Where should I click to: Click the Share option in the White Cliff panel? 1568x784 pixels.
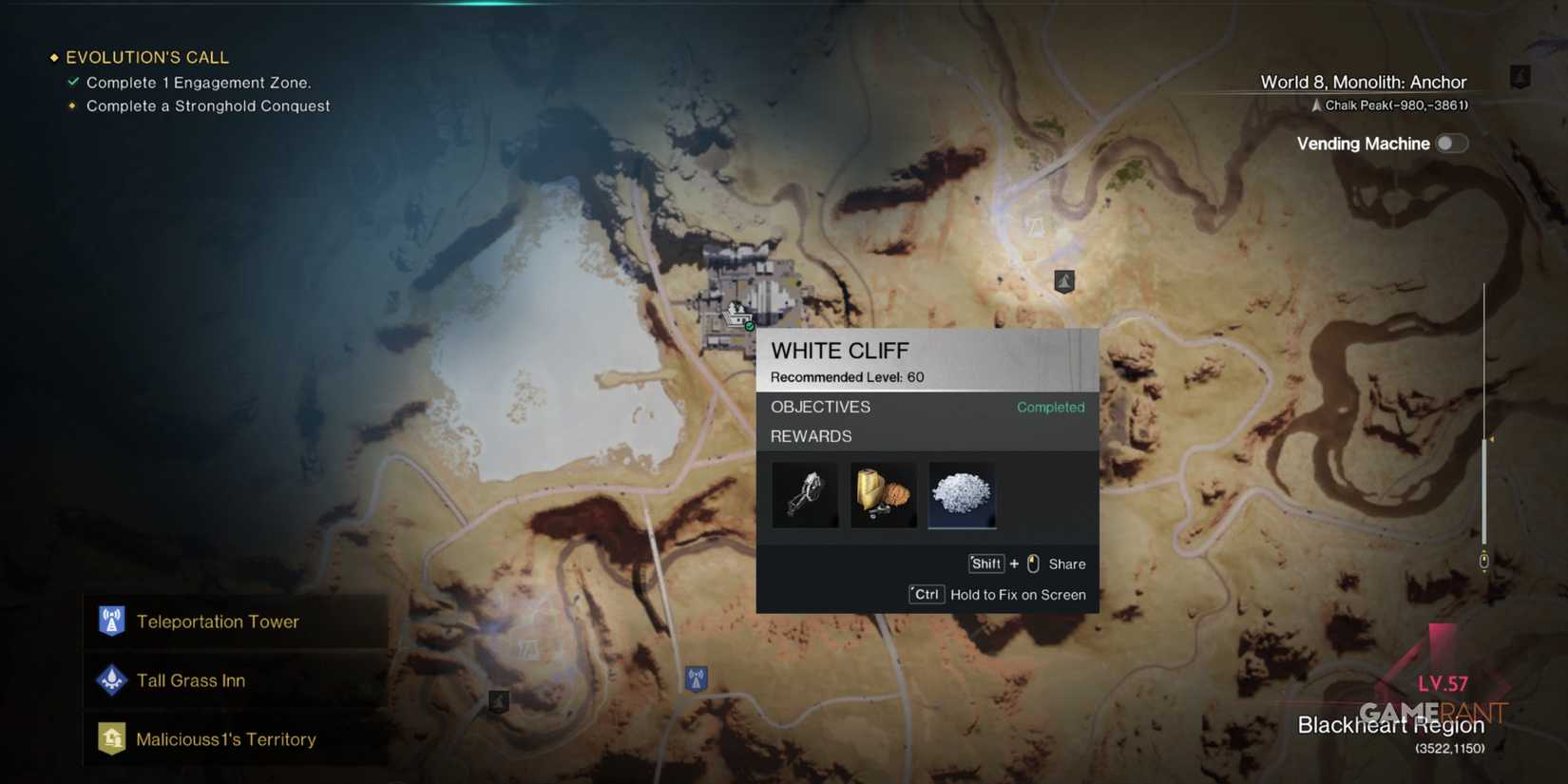(1068, 564)
